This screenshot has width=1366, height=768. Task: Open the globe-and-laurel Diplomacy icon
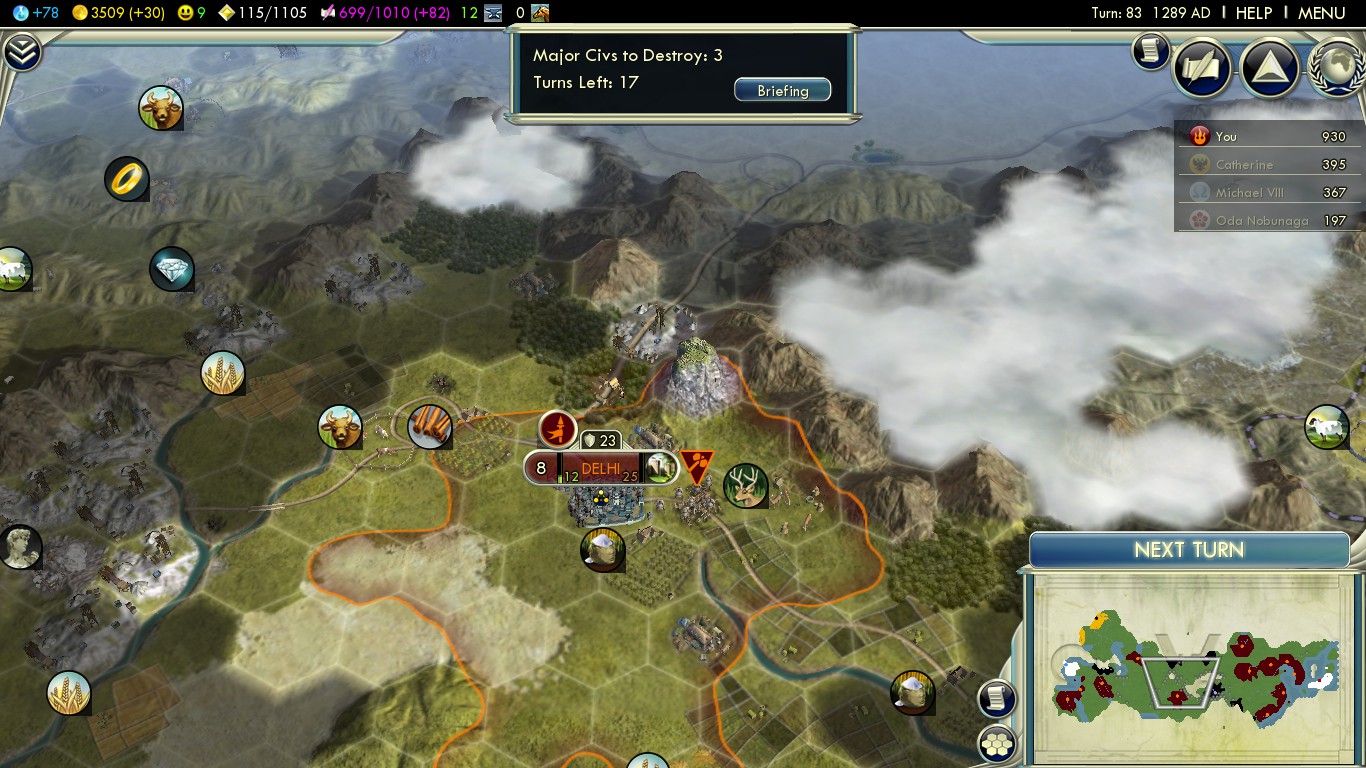coord(1336,67)
